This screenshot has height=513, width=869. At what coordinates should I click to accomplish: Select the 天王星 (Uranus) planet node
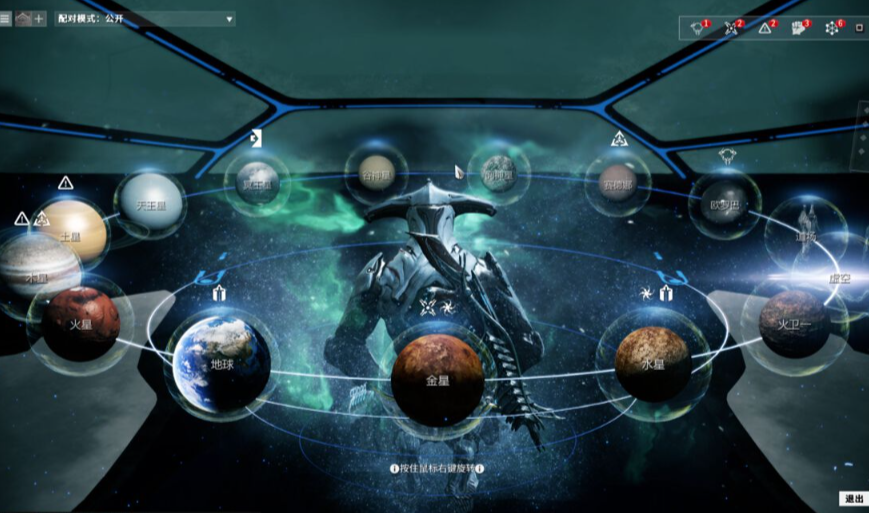[x=150, y=206]
